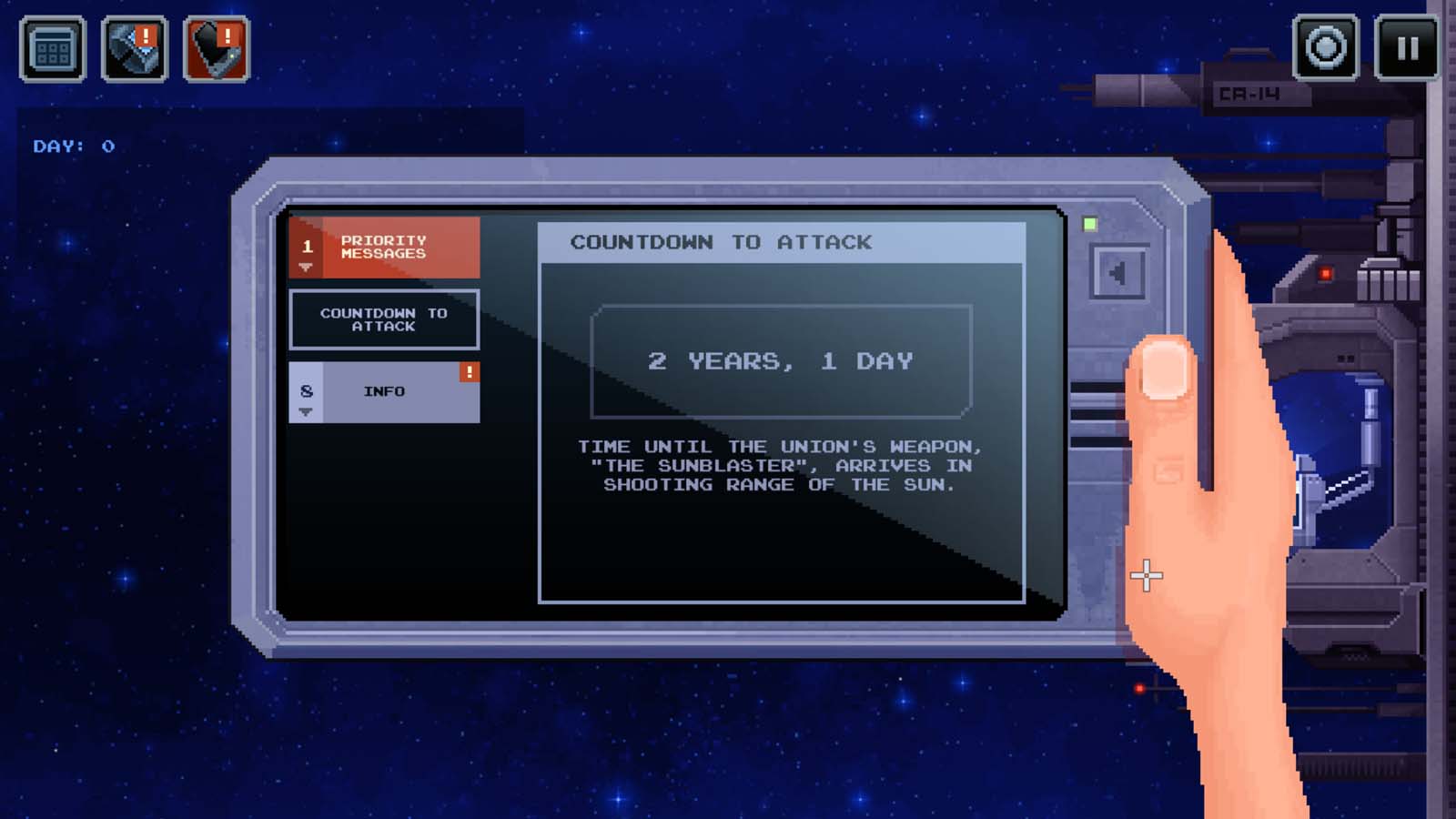
Task: Click the Priority Messages header
Action: pos(384,248)
